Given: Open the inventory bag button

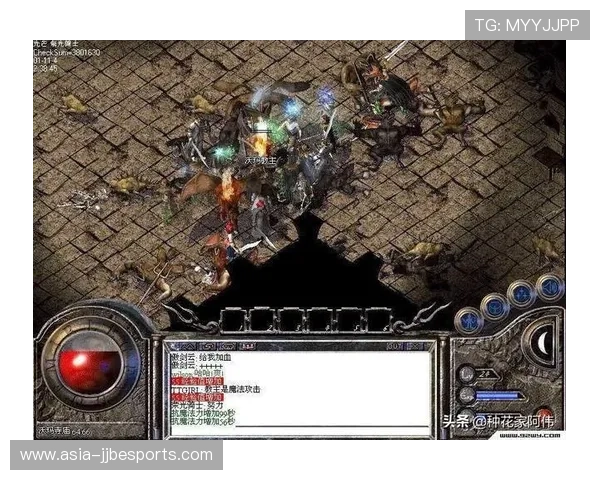Looking at the screenshot, I should (x=493, y=305).
